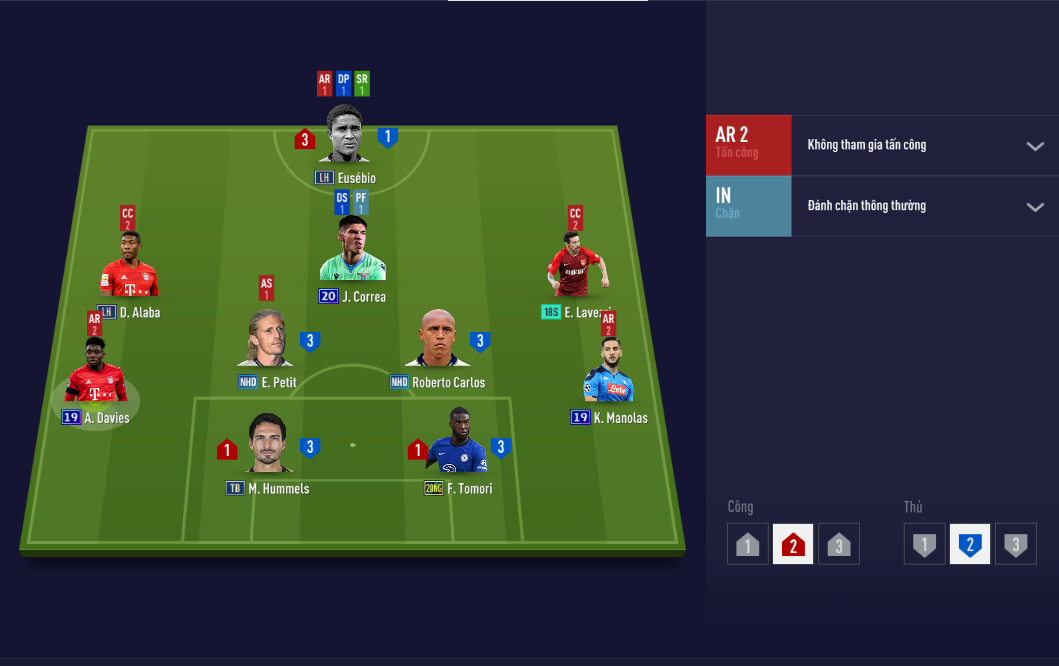The width and height of the screenshot is (1059, 666).
Task: Set attack level to 1
Action: click(x=748, y=545)
